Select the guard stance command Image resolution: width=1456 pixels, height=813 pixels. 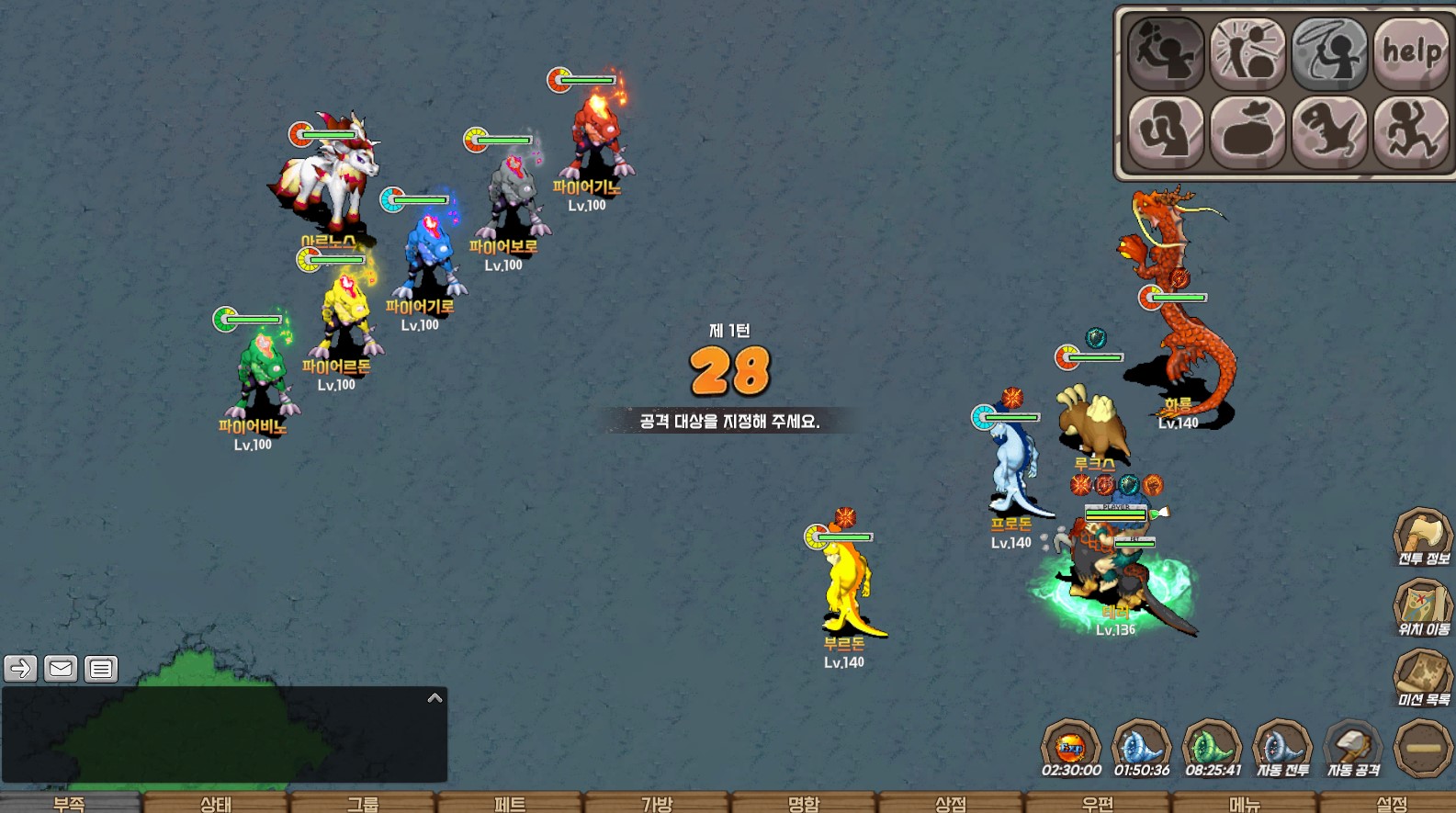(1166, 131)
